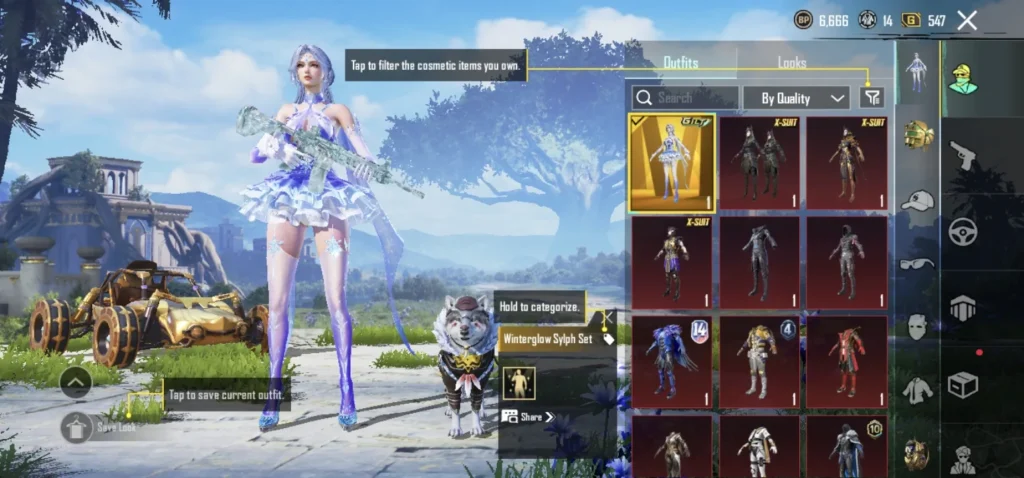
Task: Open the cap headwear category
Action: tap(917, 201)
